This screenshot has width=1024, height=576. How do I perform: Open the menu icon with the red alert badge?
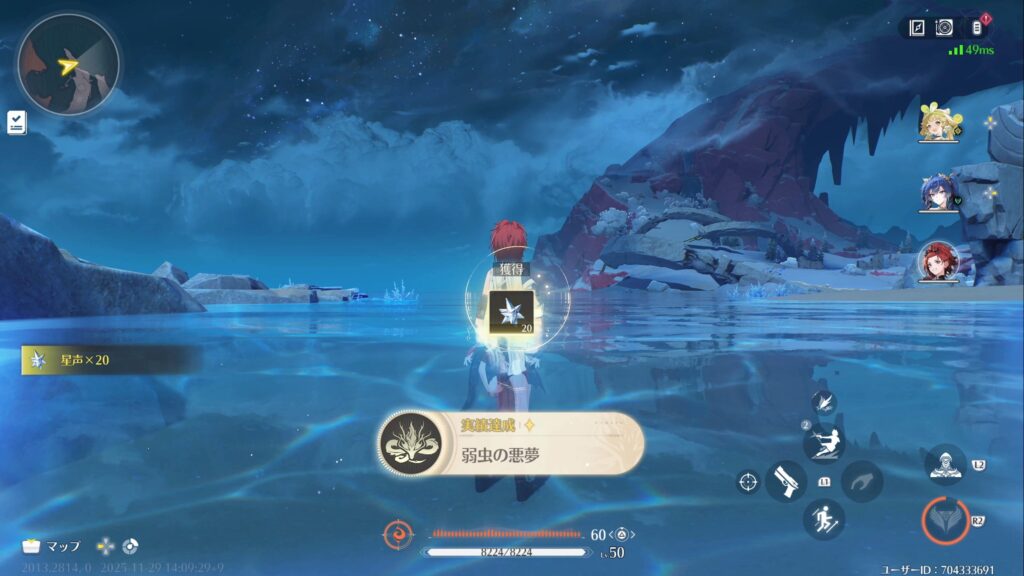click(977, 28)
